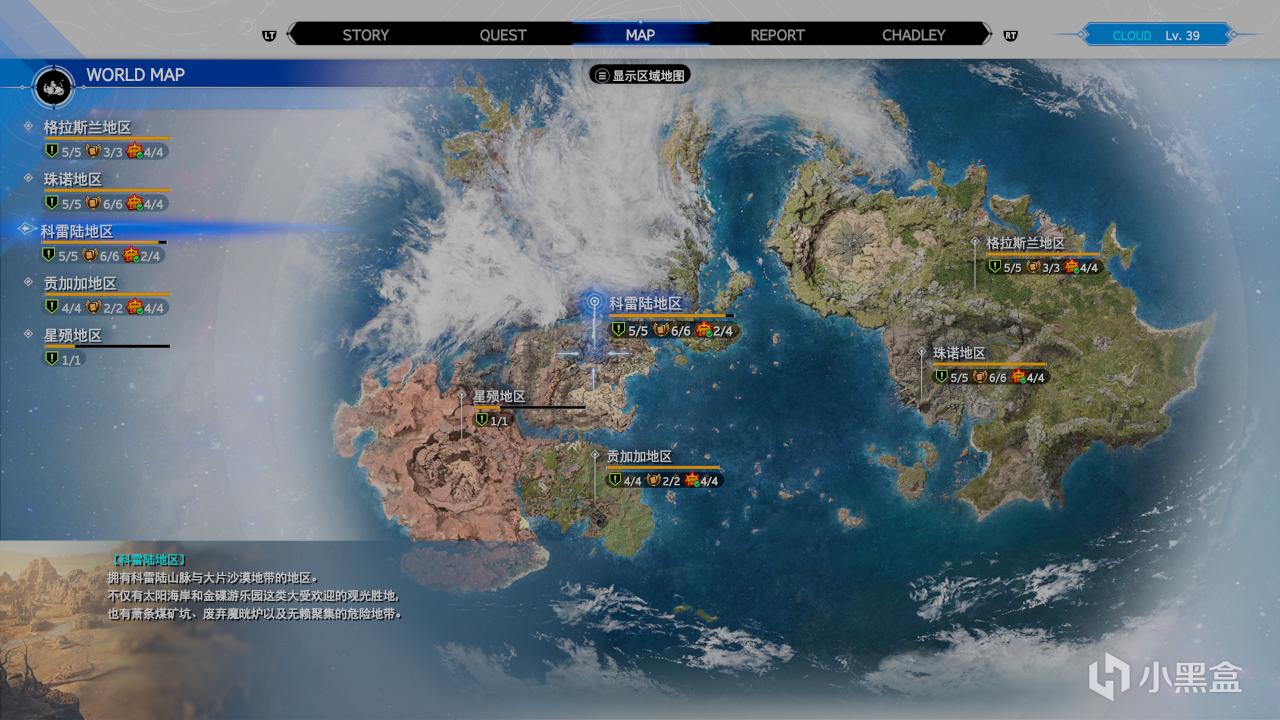Click the shield icon on the 格拉斯兰地区 map marker
Screen dimensions: 1280x720
click(997, 267)
